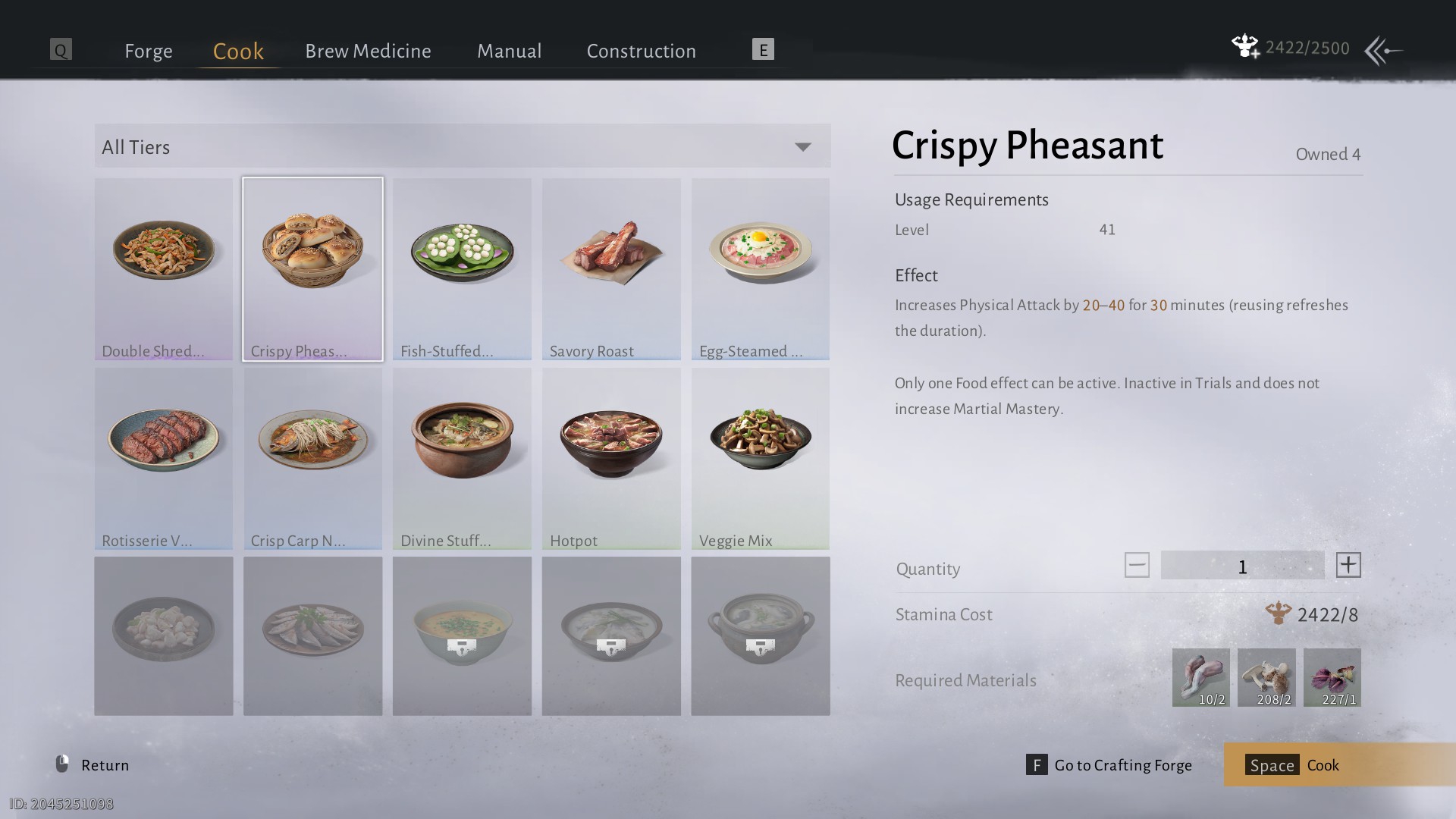1456x819 pixels.
Task: Open the Brew Medicine tab
Action: 368,51
